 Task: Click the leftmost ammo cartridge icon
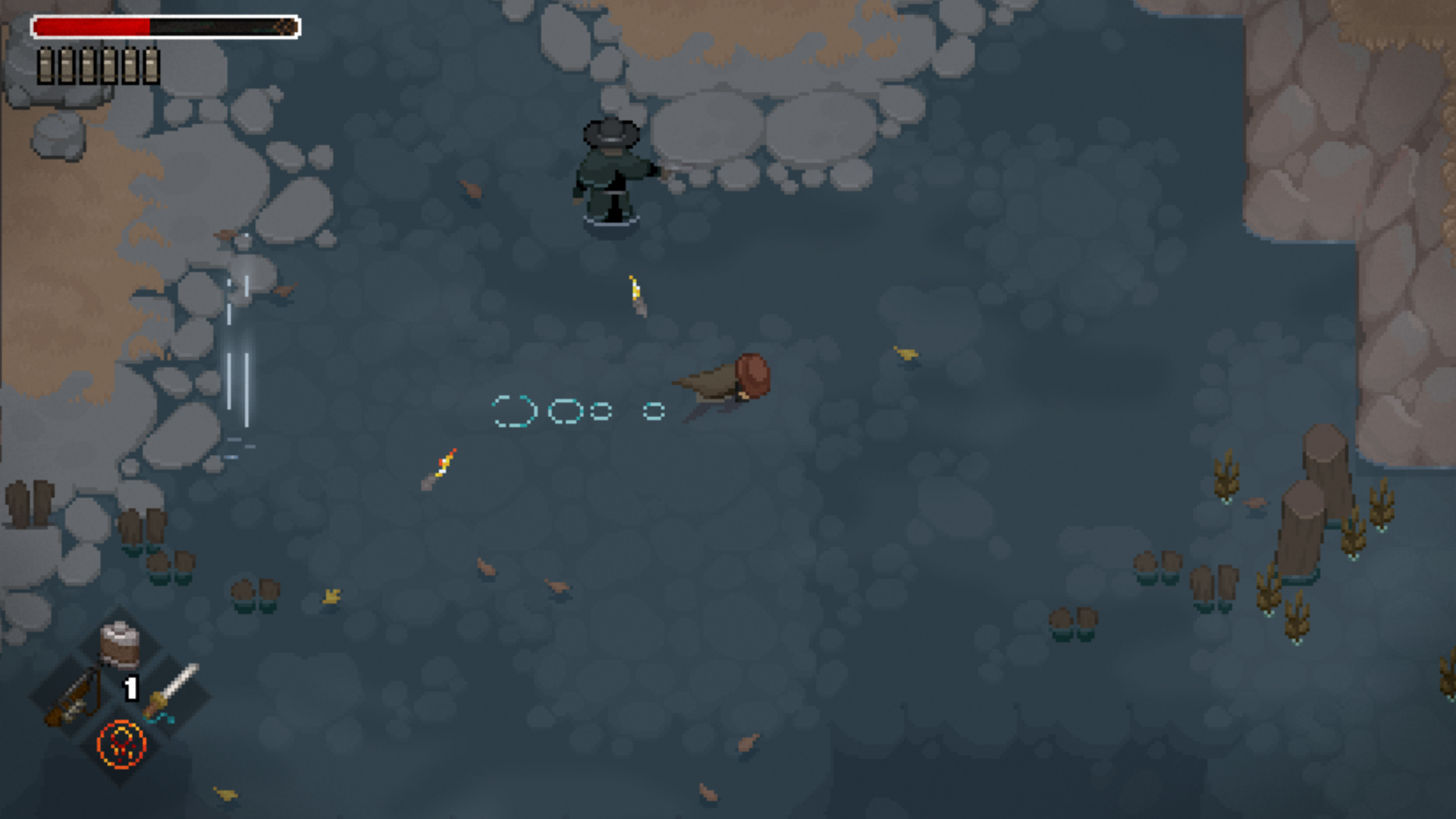click(45, 64)
